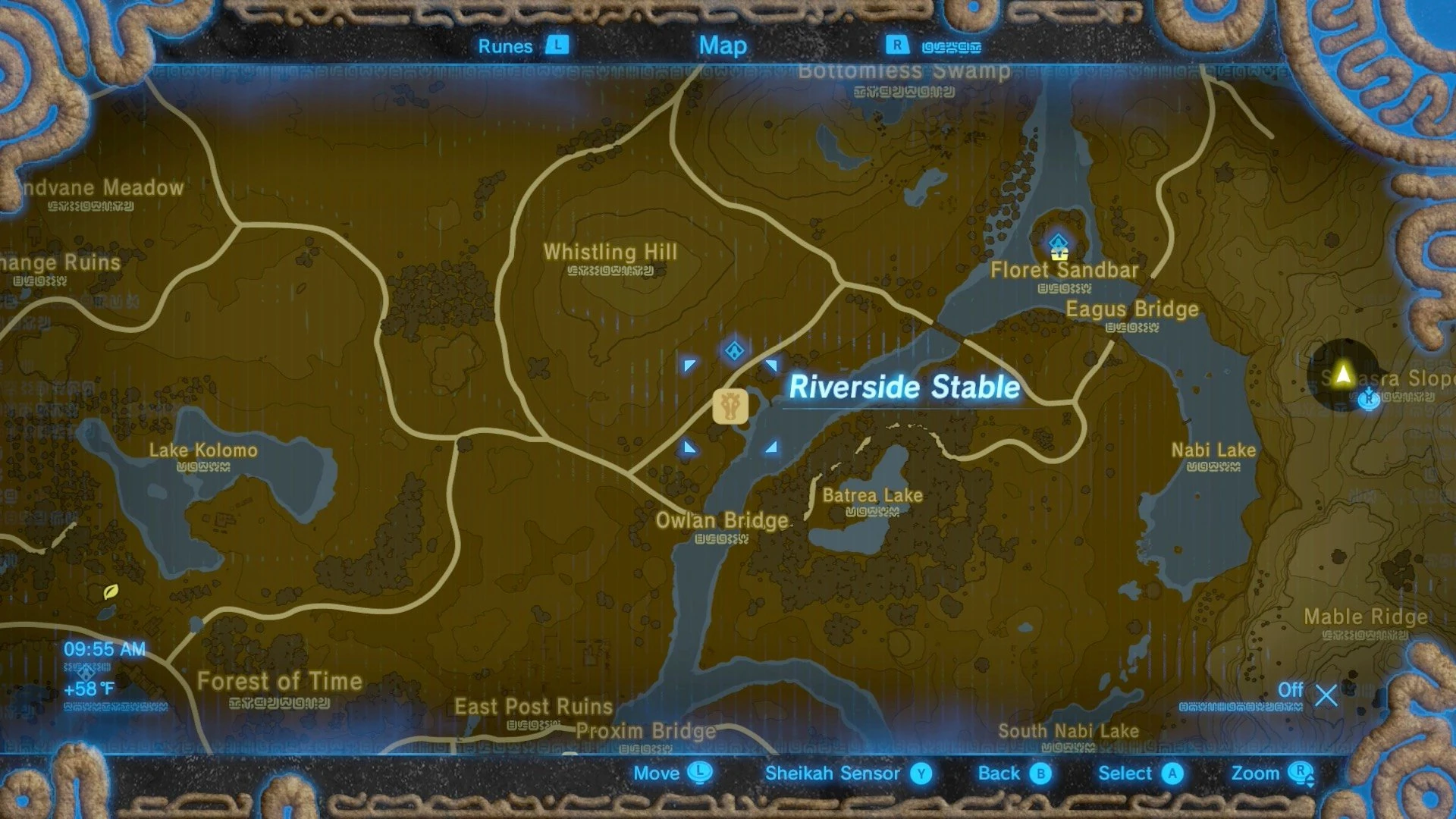Open the Map tab

point(723,45)
